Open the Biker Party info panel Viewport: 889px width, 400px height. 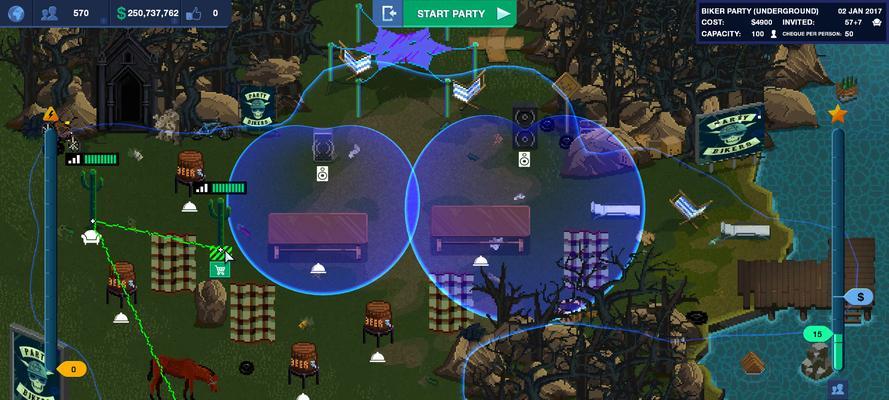(x=793, y=21)
